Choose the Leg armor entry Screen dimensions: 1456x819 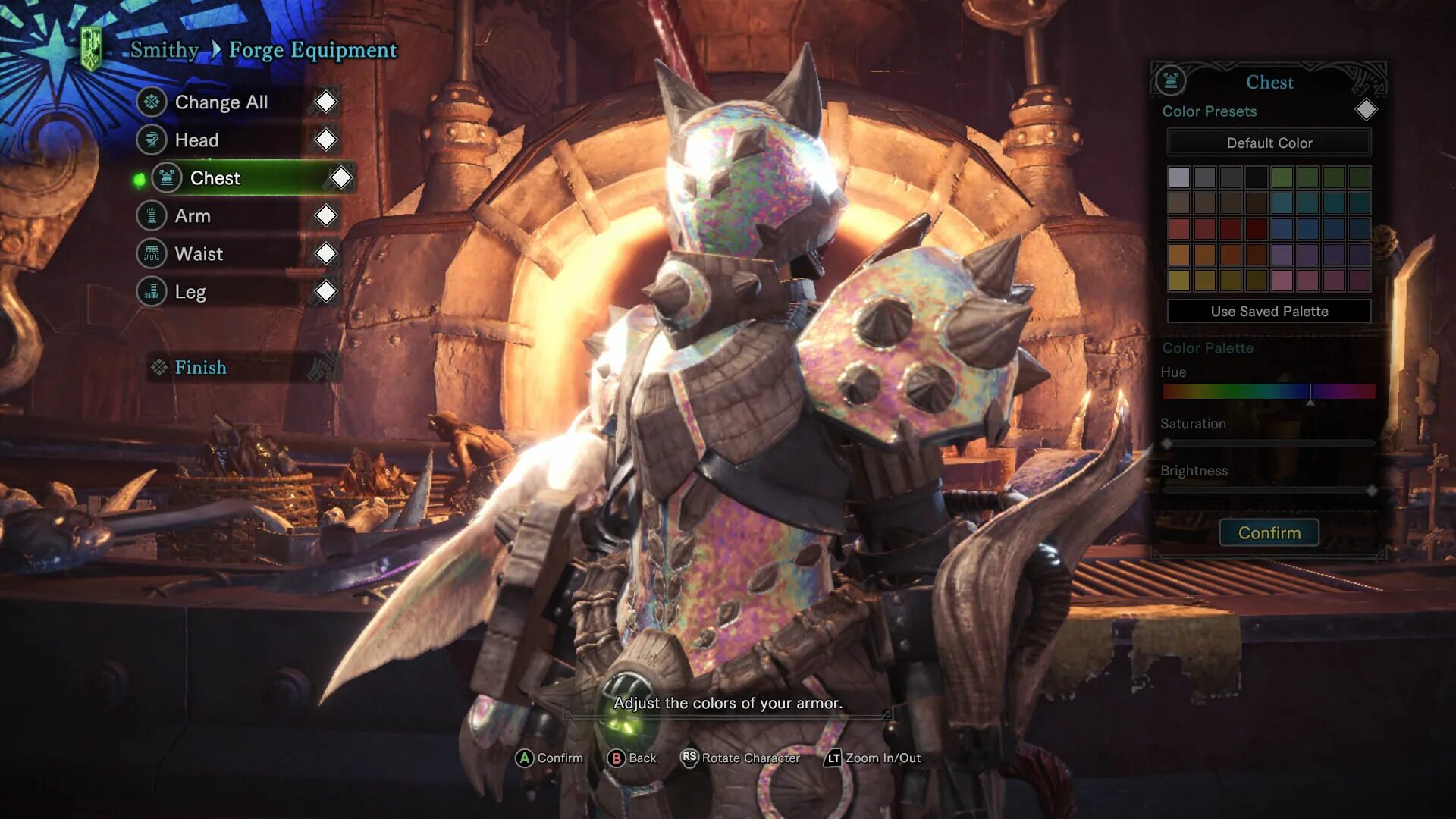190,292
